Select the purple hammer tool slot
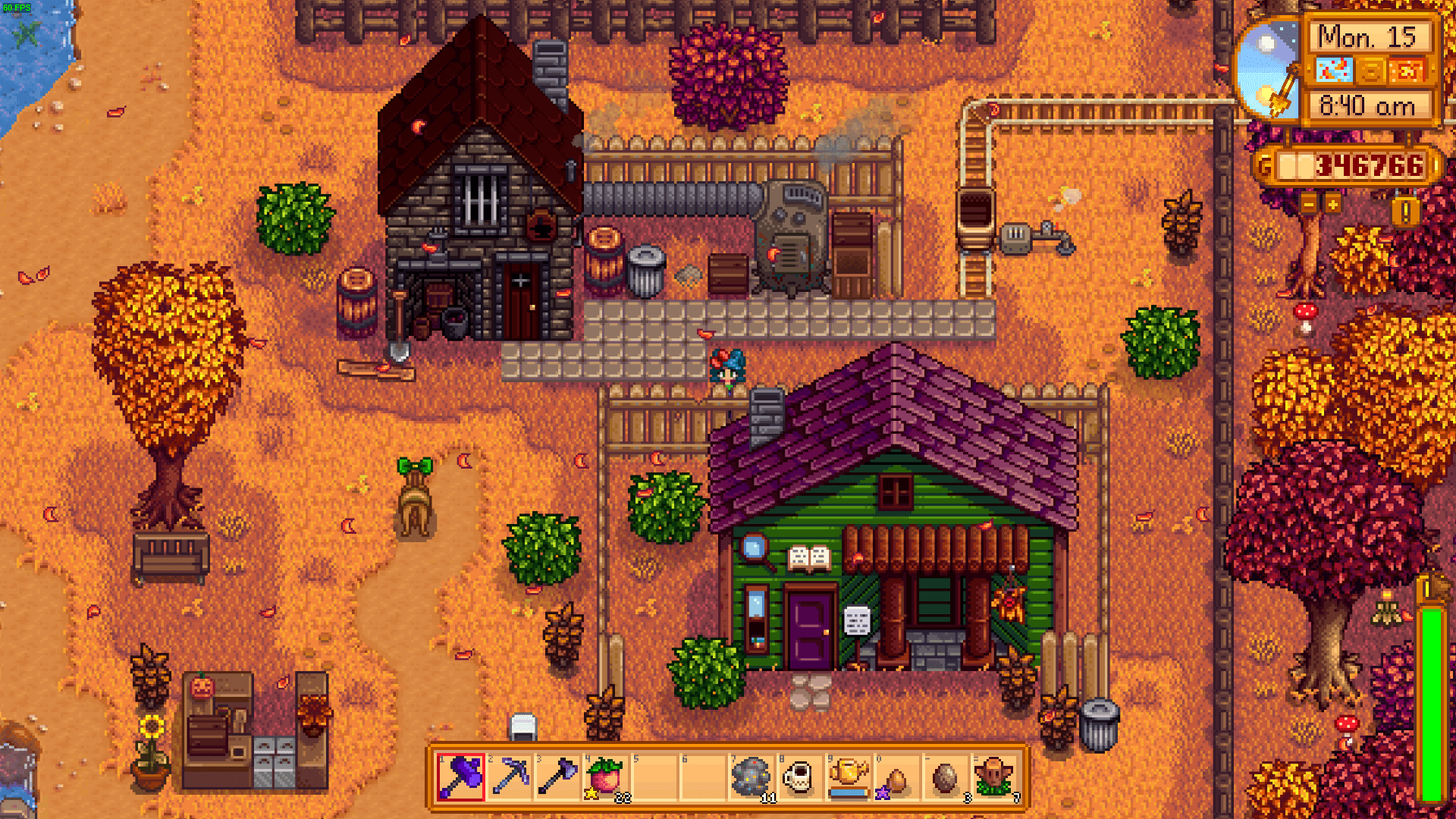 pos(460,777)
